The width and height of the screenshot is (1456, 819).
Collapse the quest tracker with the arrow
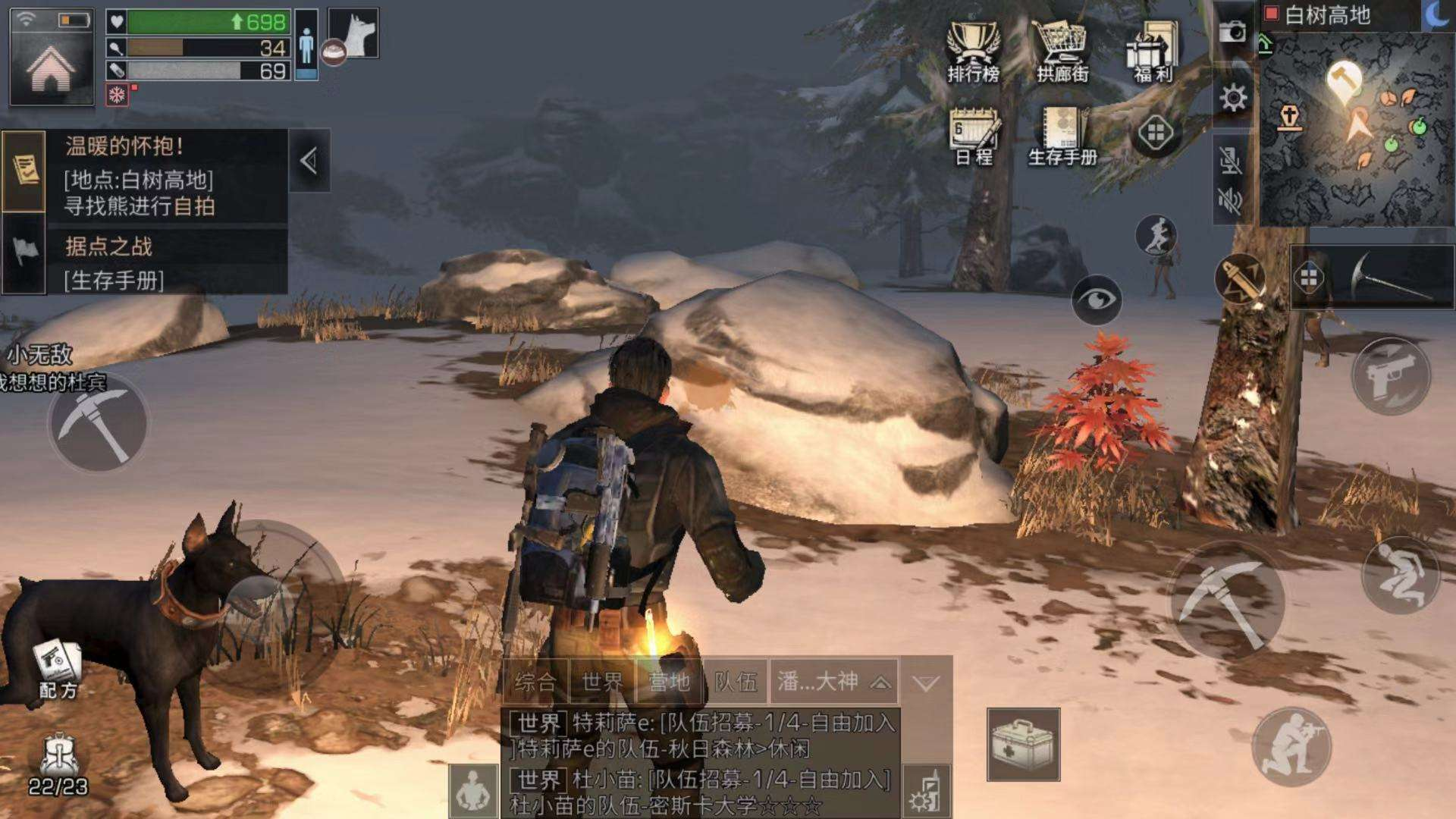tap(309, 161)
